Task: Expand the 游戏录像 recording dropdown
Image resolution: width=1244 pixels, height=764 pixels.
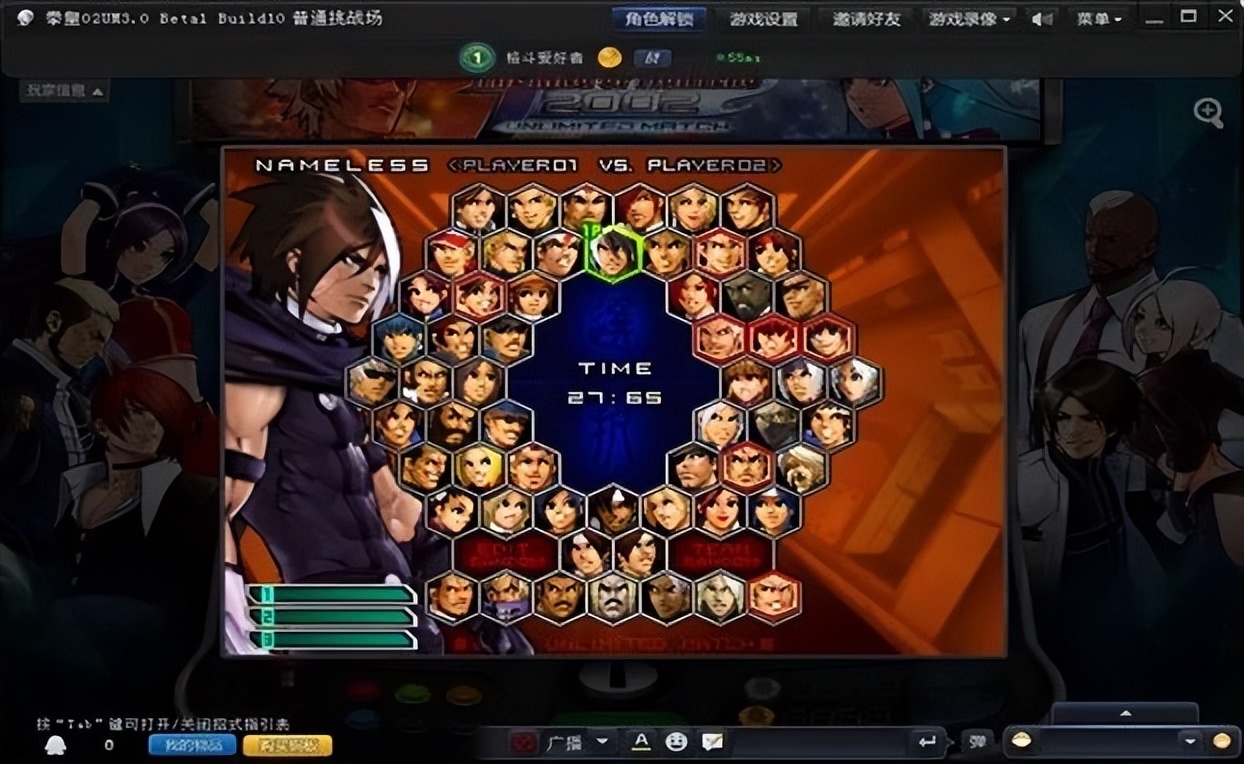Action: click(x=968, y=19)
